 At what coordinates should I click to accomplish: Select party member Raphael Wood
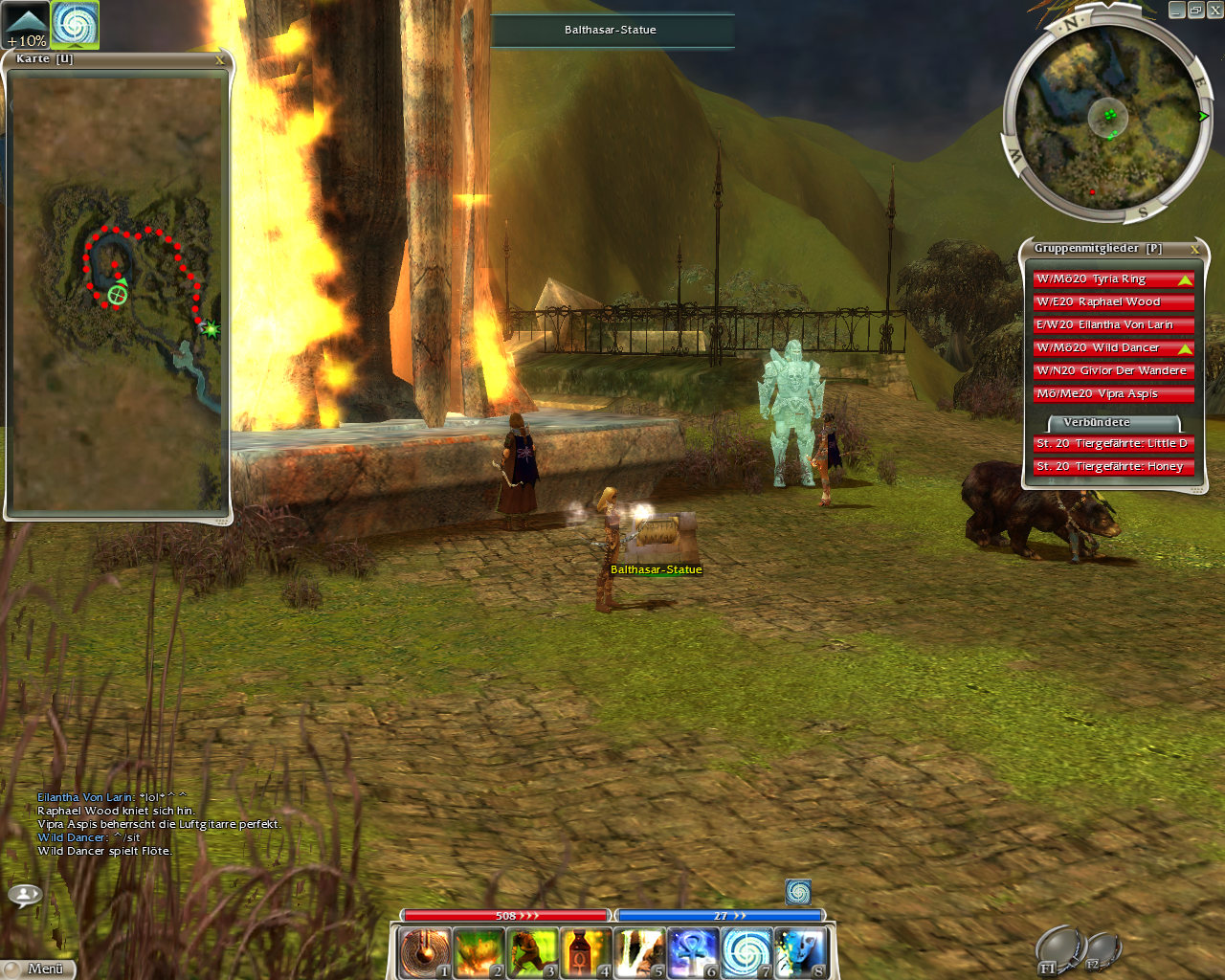pos(1113,302)
